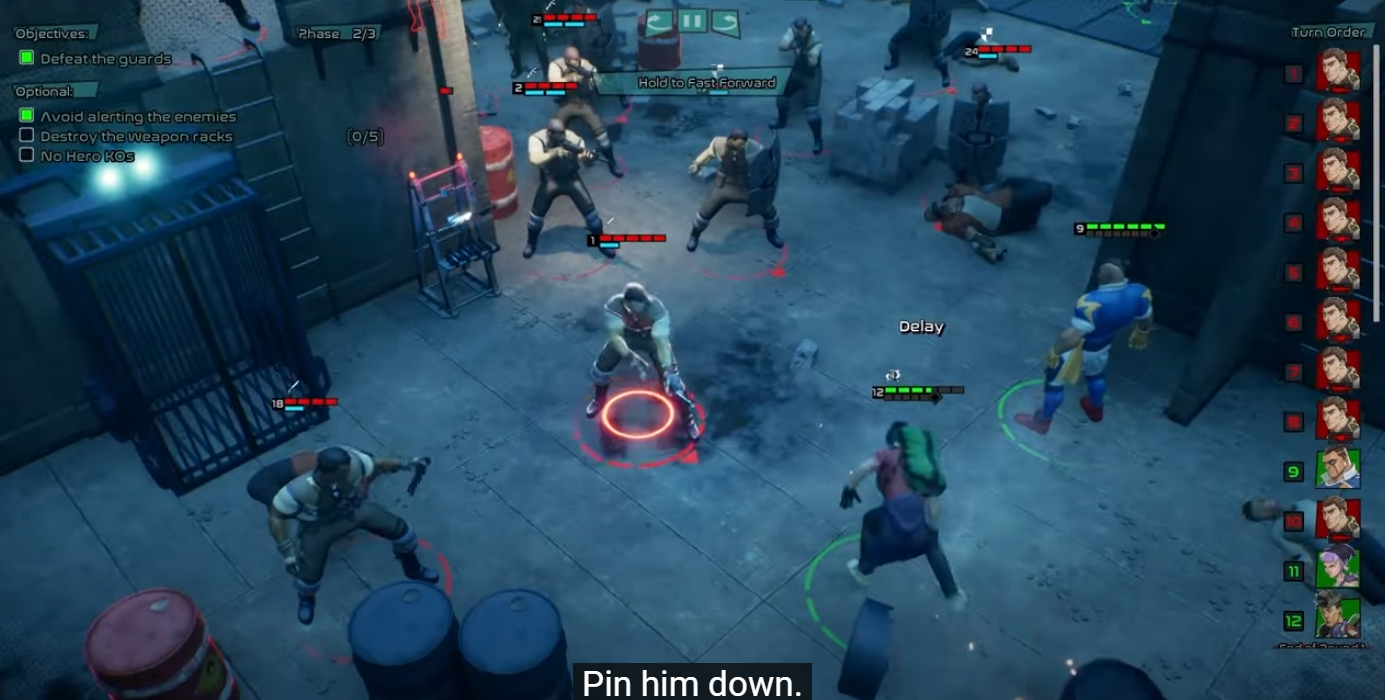Select the Hold to Fast Forward bar
This screenshot has width=1385, height=700.
(x=706, y=83)
